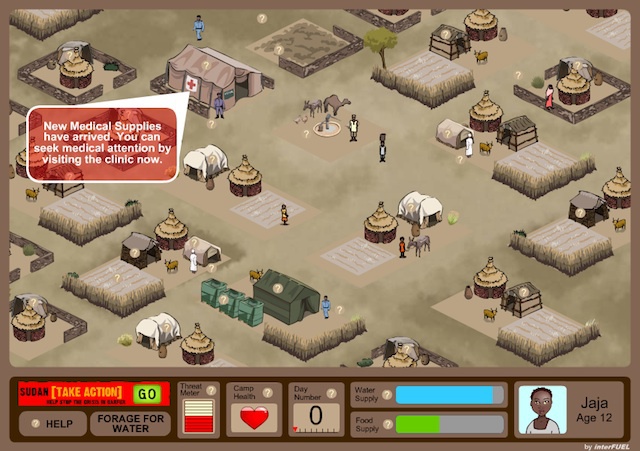This screenshot has height=451, width=640.
Task: Select Jaja's character portrait
Action: [541, 410]
